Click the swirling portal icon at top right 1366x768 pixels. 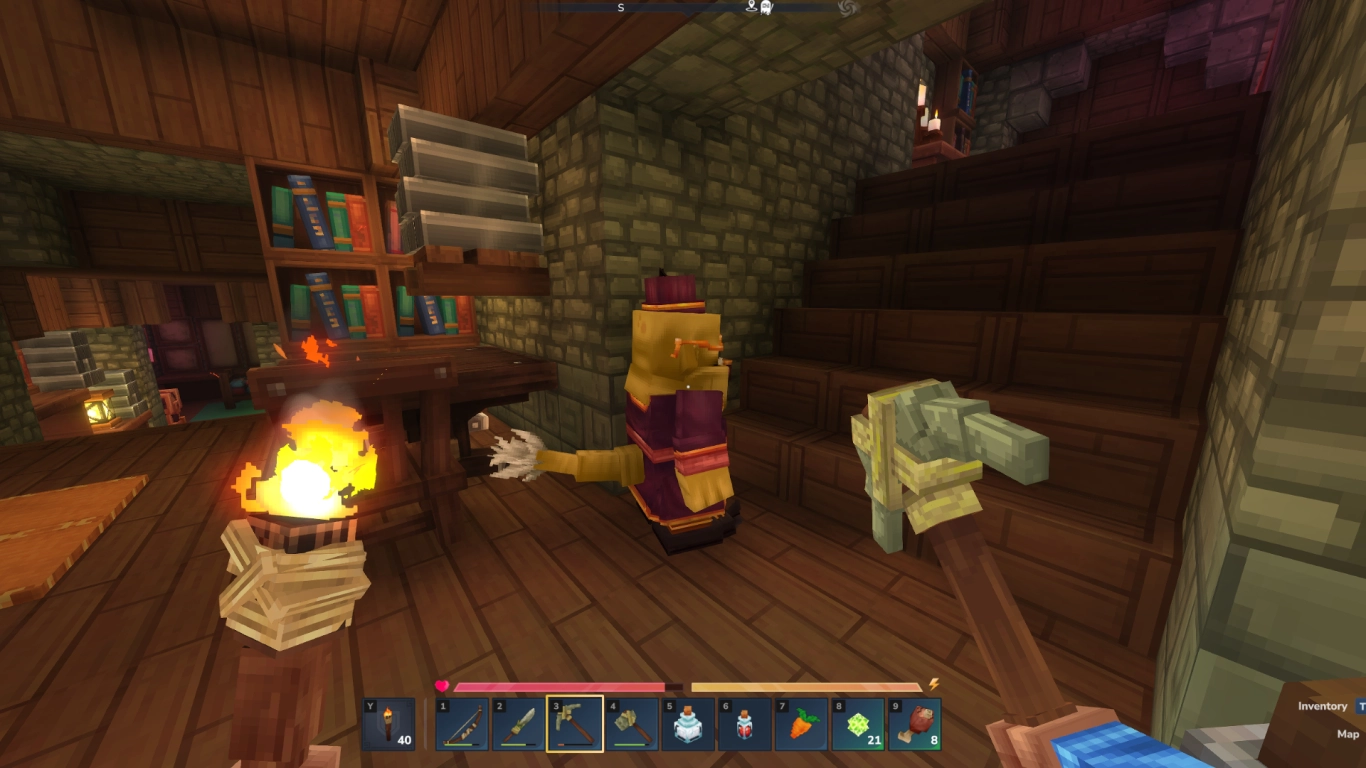(848, 8)
